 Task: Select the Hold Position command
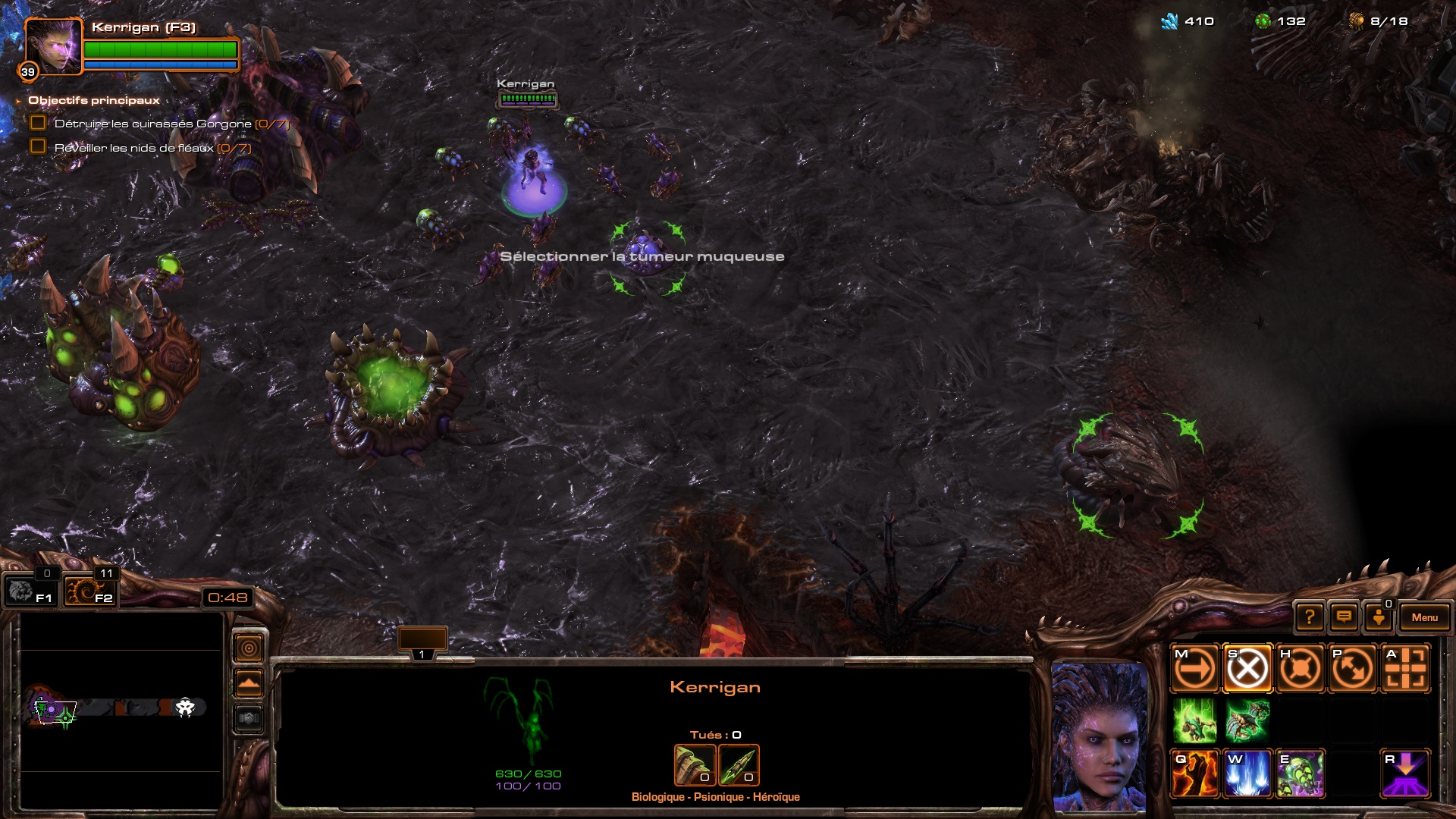coord(1300,669)
